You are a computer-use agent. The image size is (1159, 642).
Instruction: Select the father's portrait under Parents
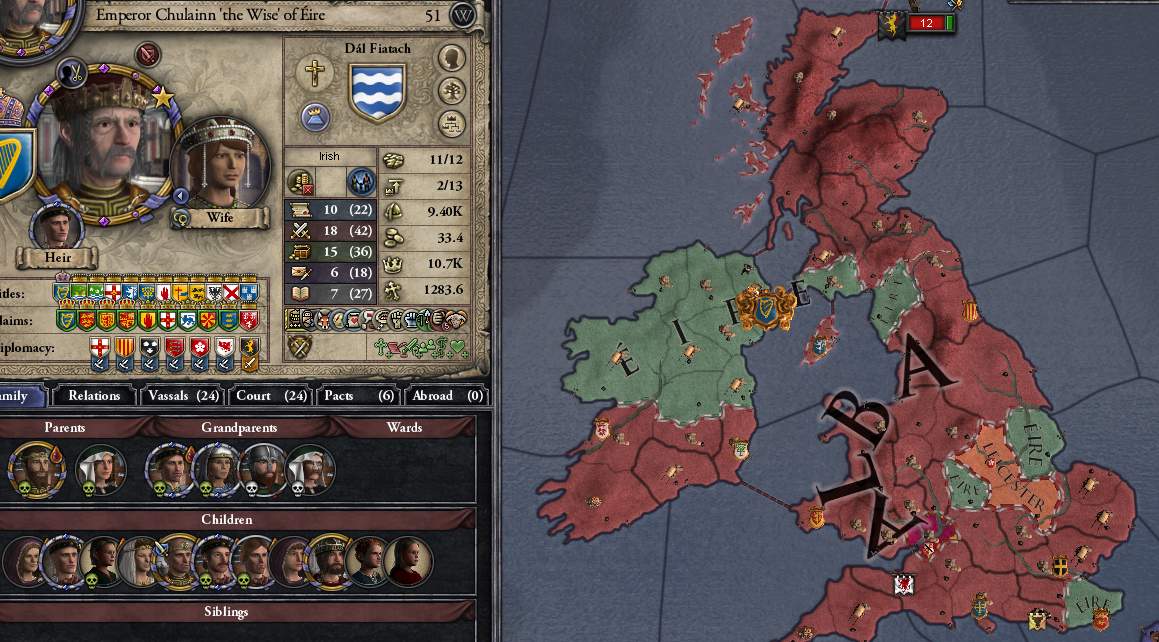click(x=36, y=468)
